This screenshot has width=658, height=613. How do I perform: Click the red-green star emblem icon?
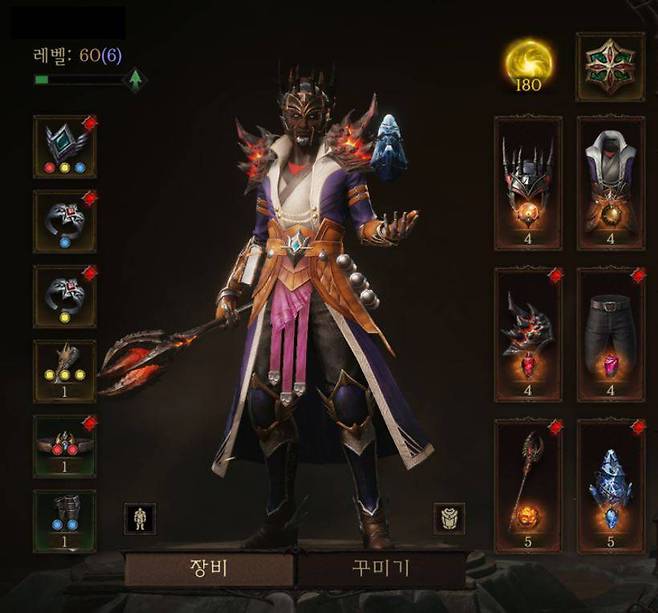tap(610, 66)
